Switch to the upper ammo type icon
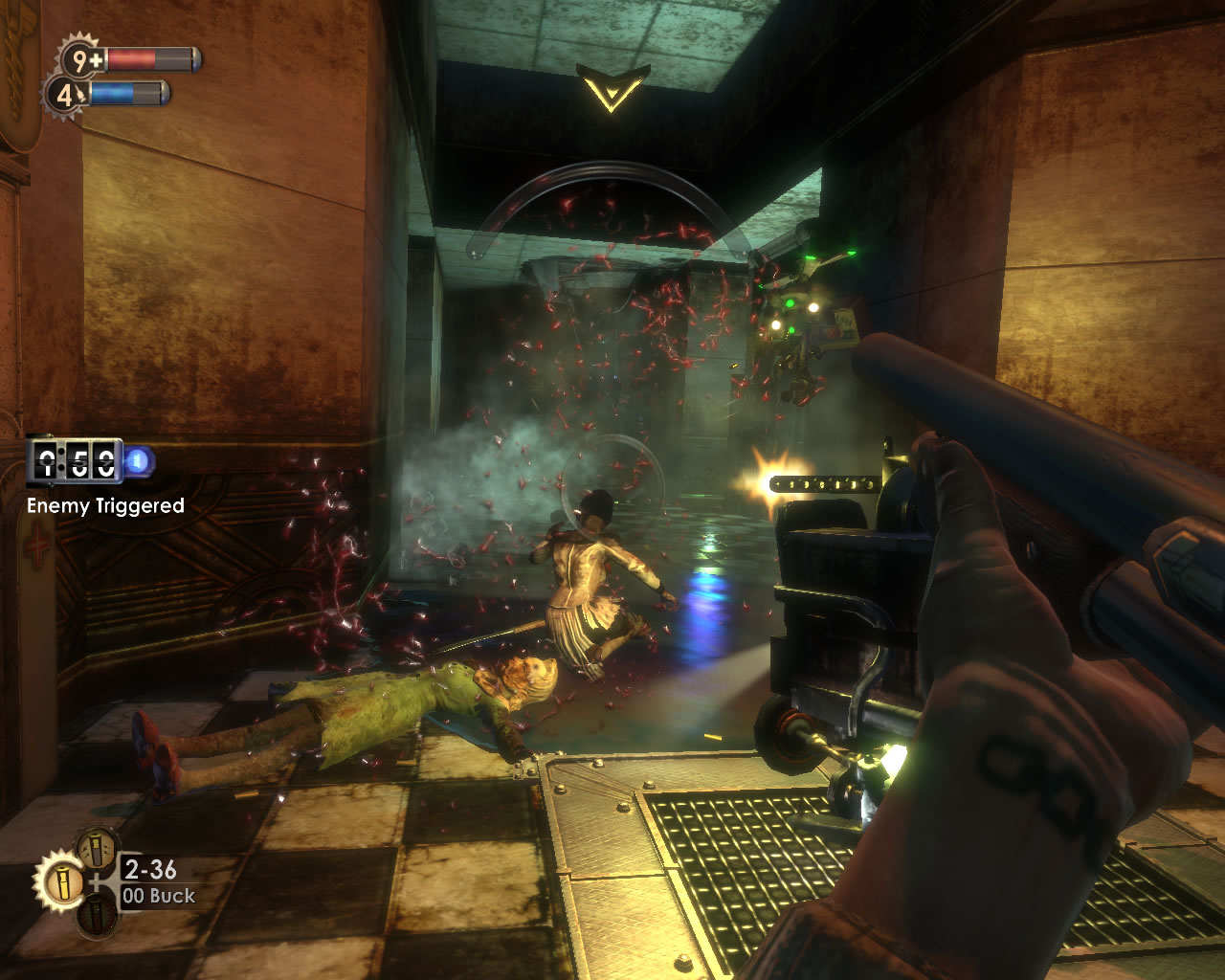 pos(98,847)
